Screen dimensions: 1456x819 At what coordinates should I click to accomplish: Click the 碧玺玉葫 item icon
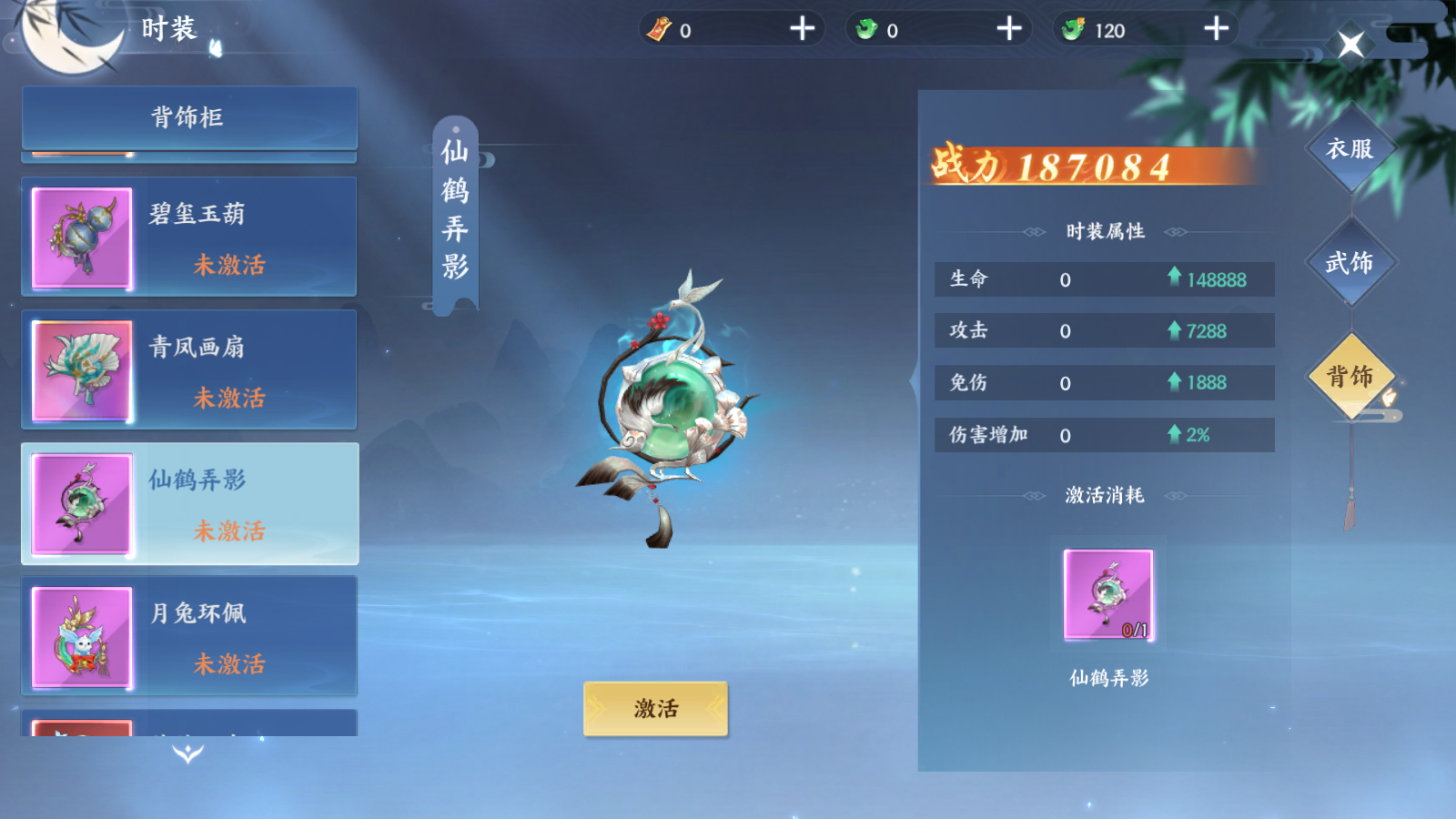pyautogui.click(x=82, y=237)
